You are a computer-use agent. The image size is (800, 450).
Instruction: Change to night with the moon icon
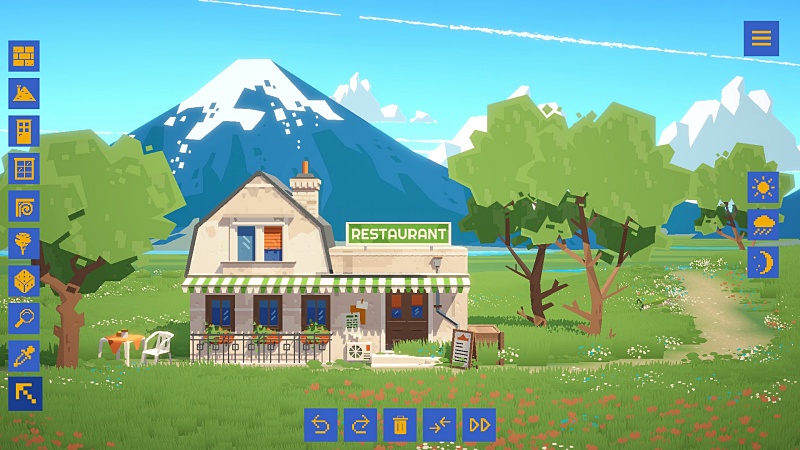(x=763, y=262)
